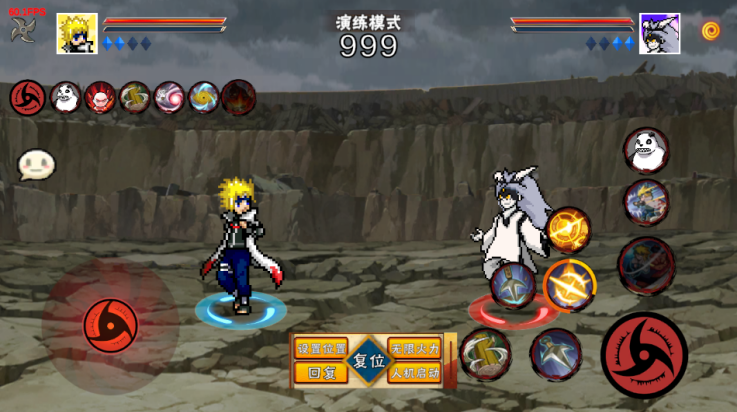The width and height of the screenshot is (737, 412).
Task: Start the AI with 人机启动
Action: 414,372
